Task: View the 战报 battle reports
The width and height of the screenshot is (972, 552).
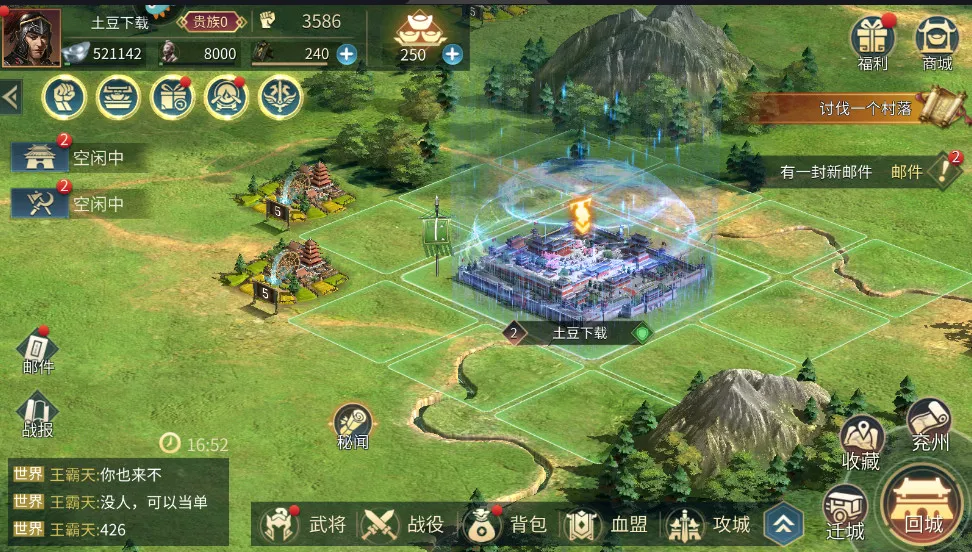Action: click(38, 415)
